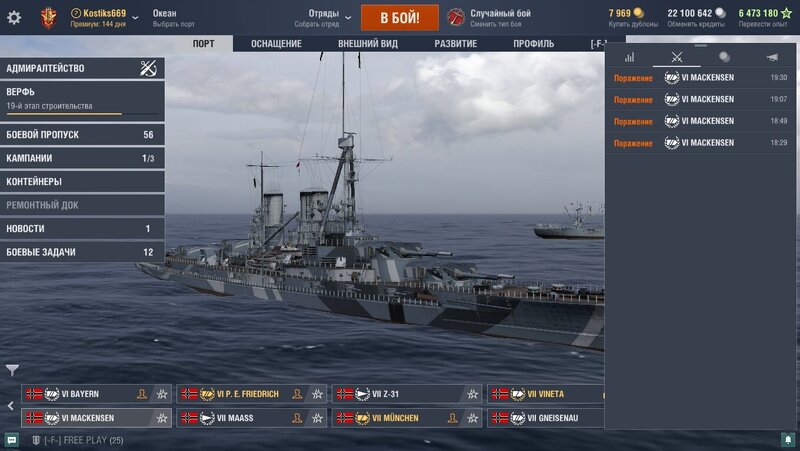Open the ship carousel filter funnel
The width and height of the screenshot is (800, 451).
pyautogui.click(x=12, y=370)
